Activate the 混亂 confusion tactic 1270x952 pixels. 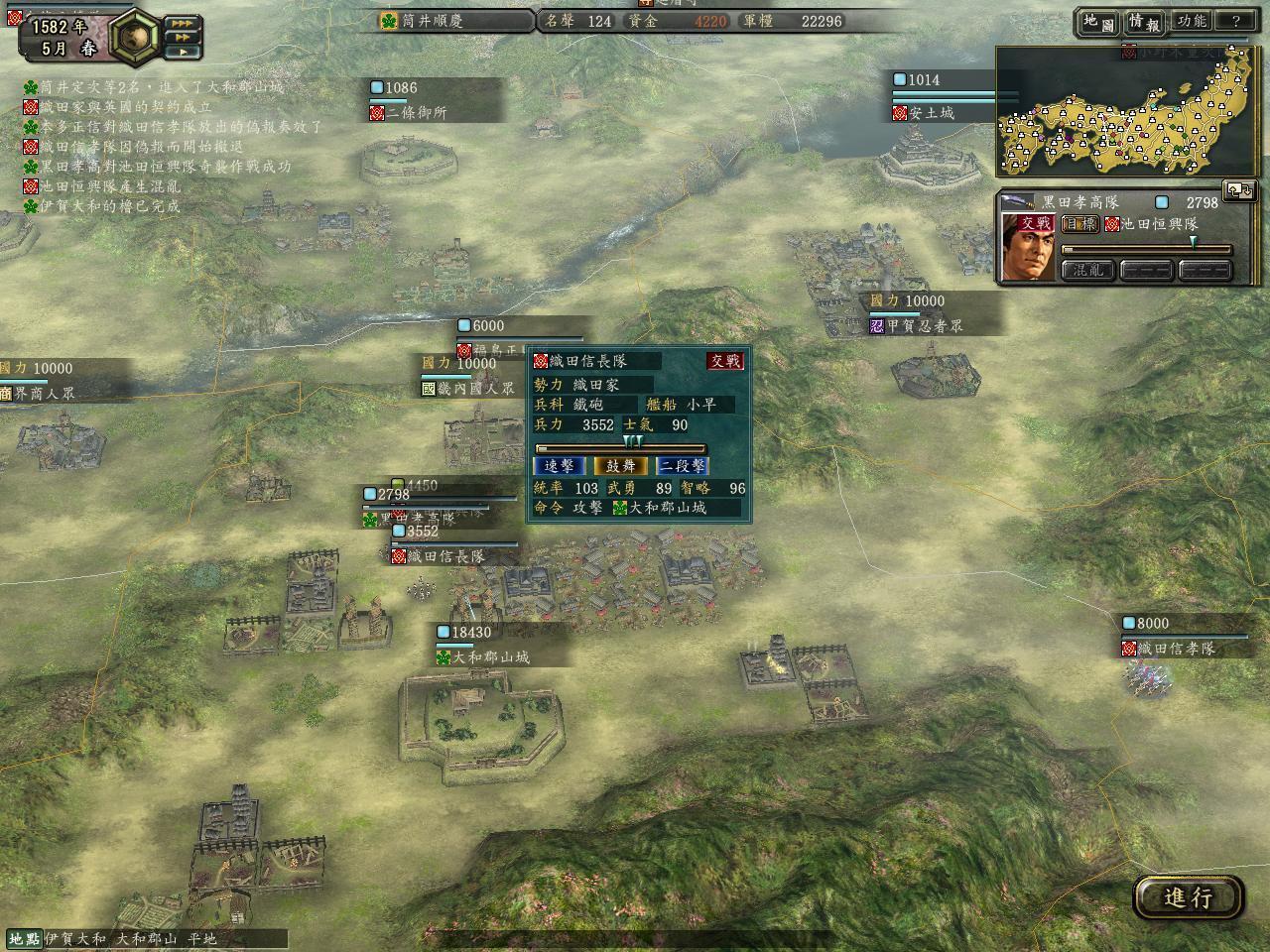(x=1087, y=270)
